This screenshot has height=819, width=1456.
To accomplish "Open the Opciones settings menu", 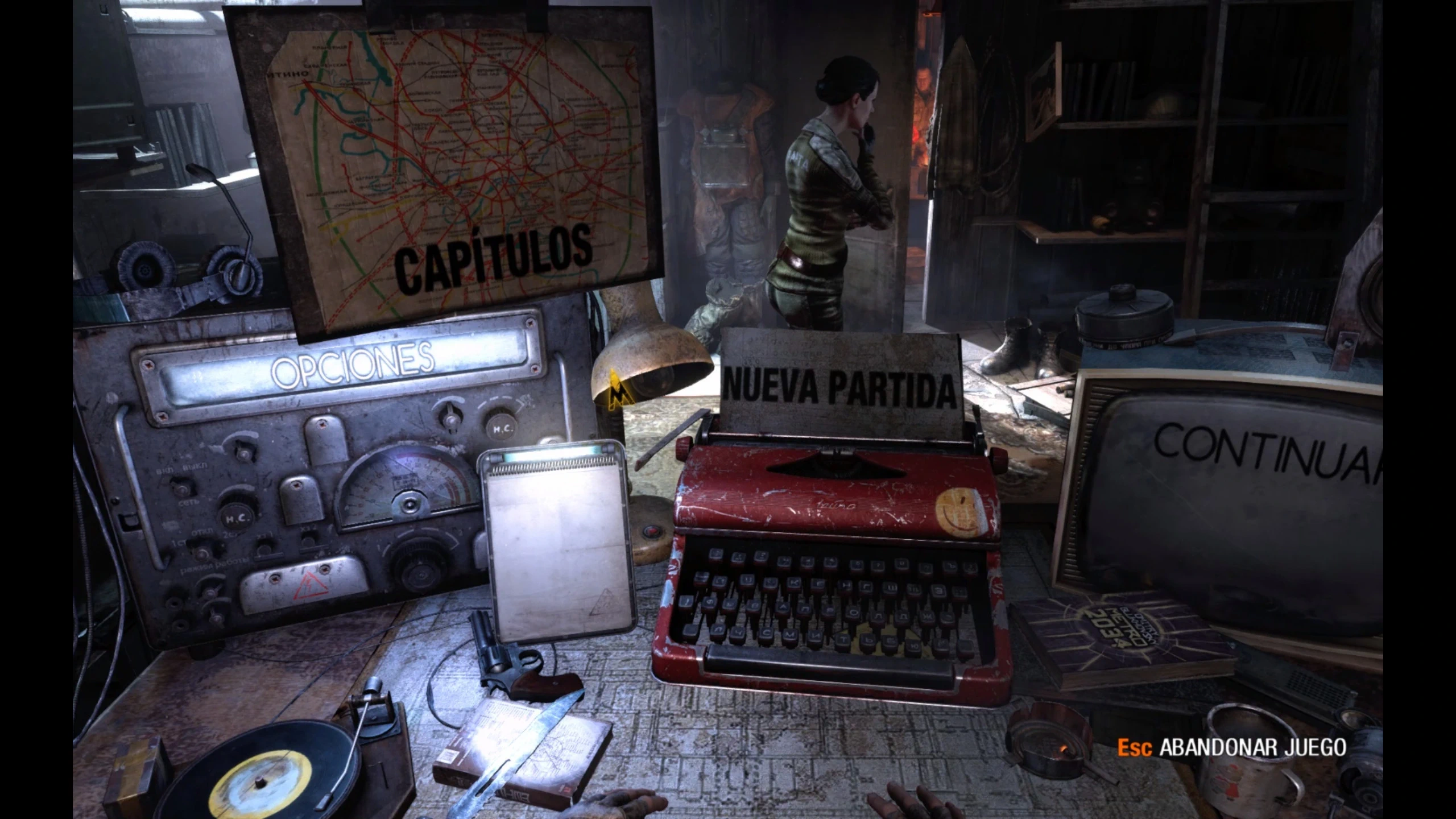I will [353, 364].
